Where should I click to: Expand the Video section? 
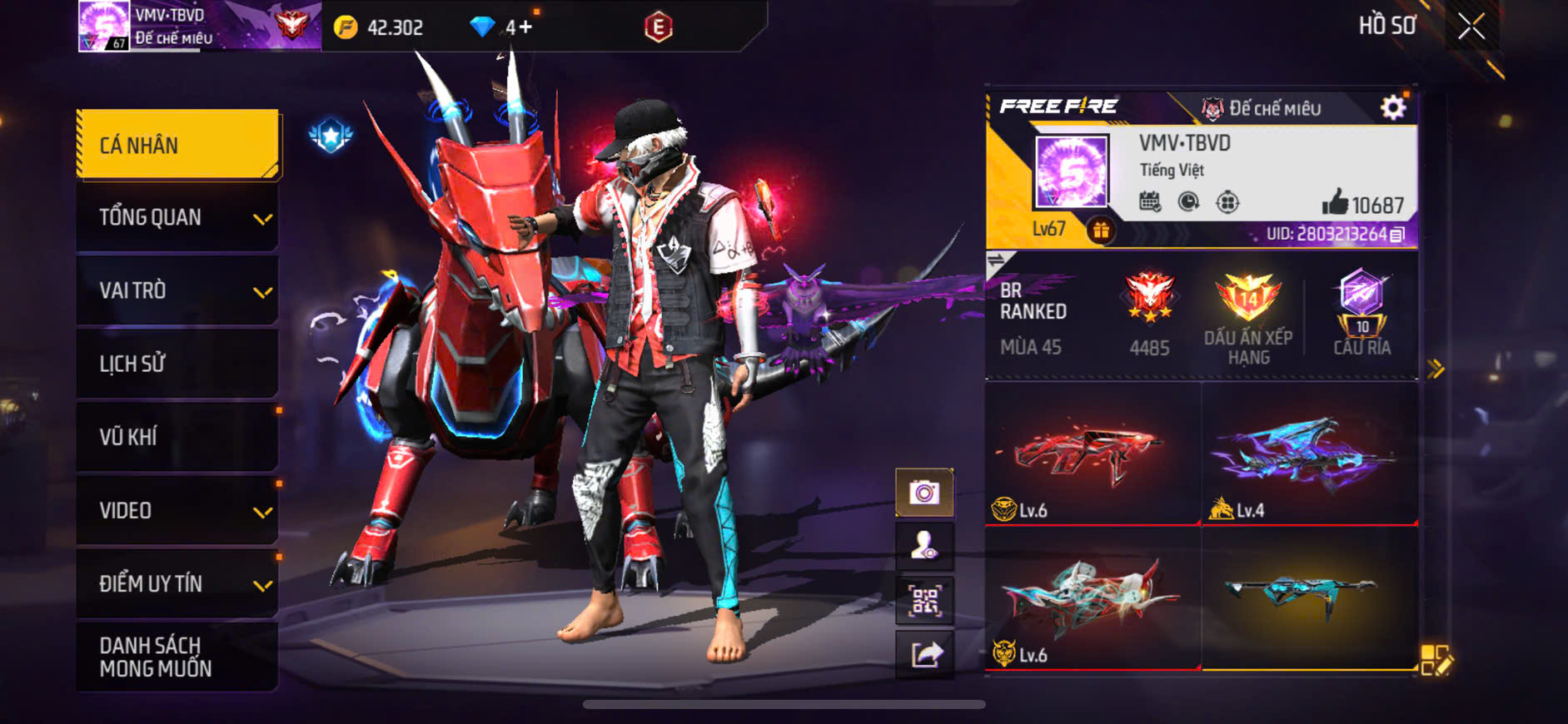coord(178,510)
